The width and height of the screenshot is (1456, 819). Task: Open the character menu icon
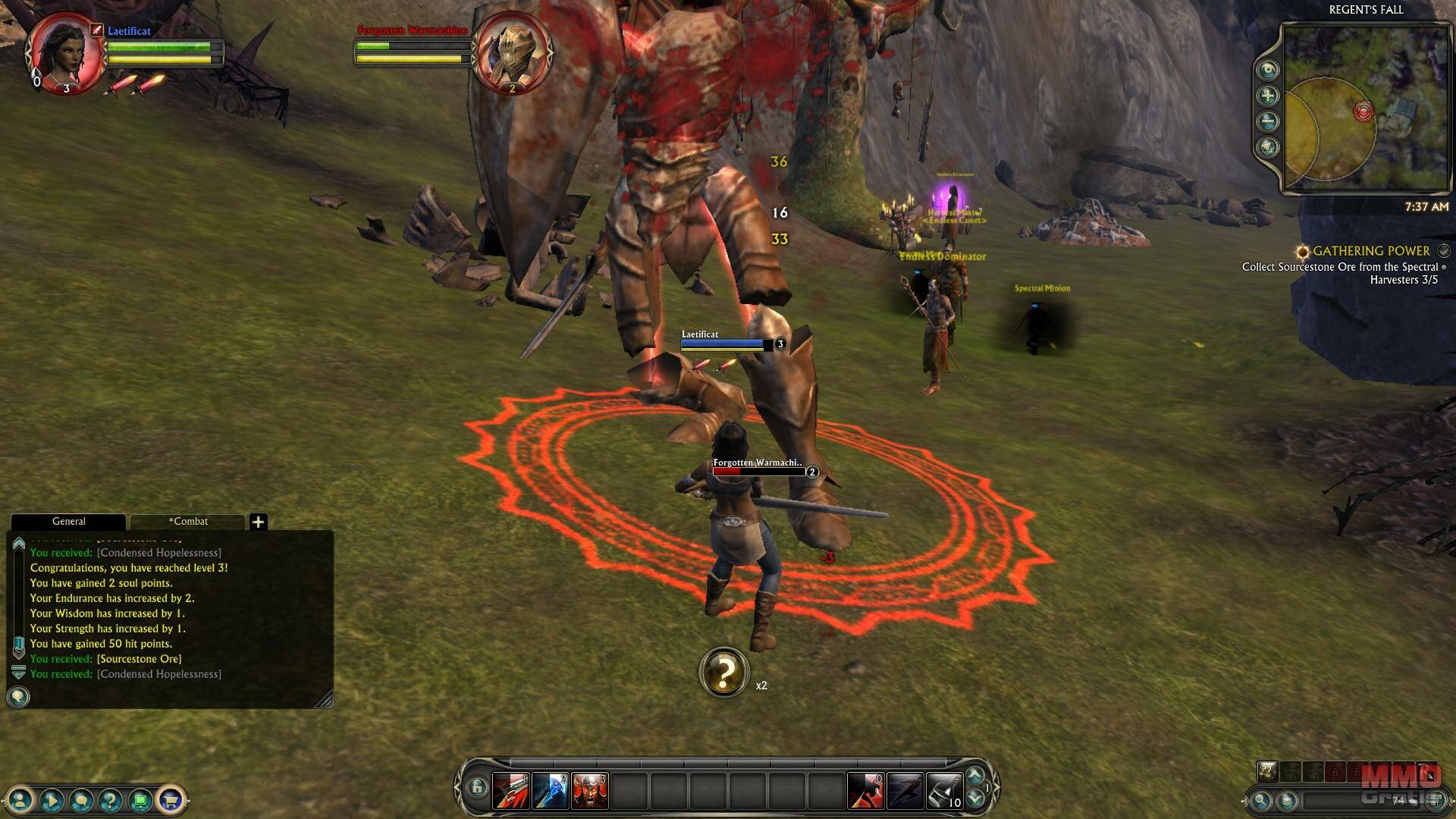(x=21, y=799)
